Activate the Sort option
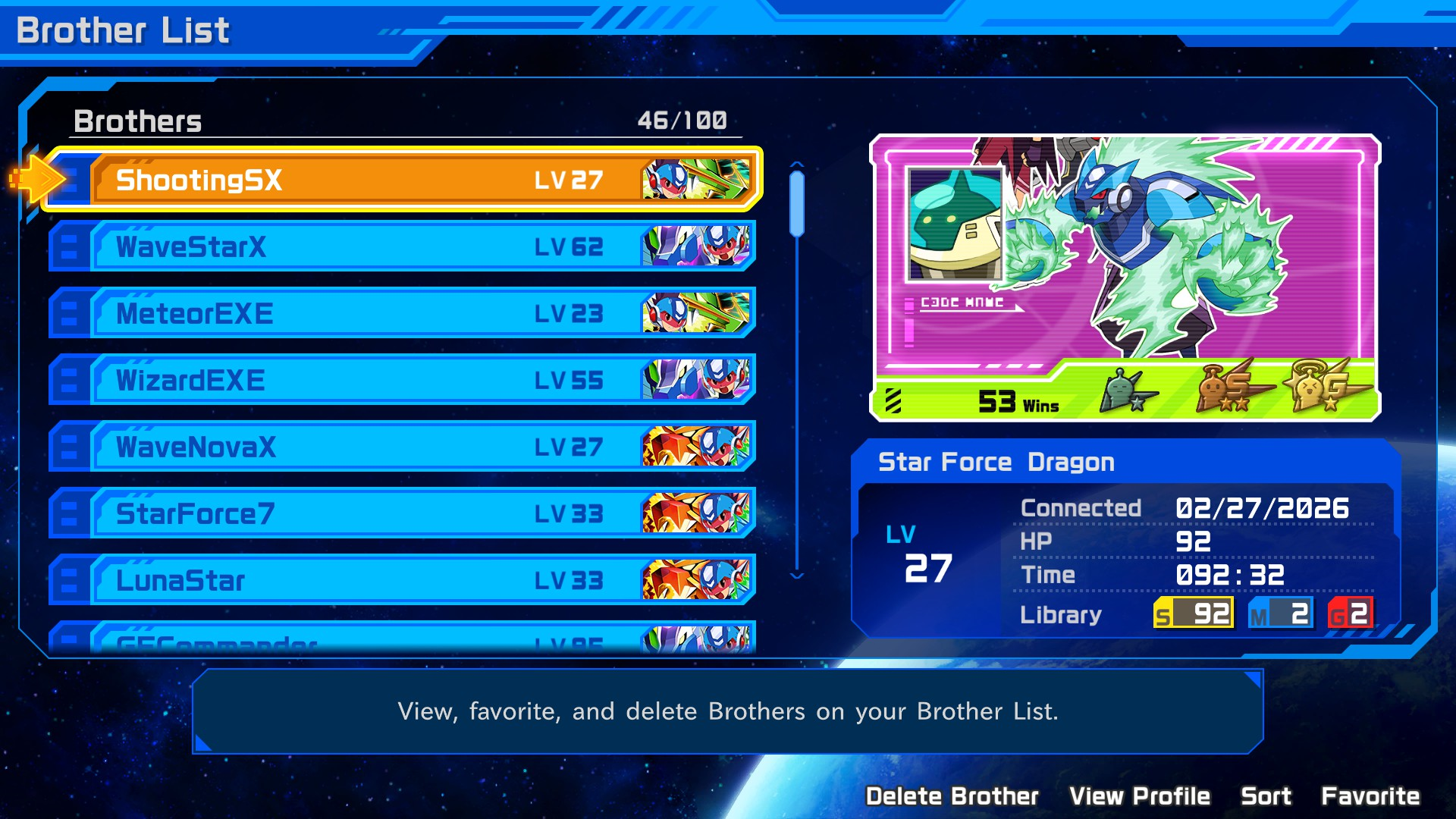The height and width of the screenshot is (819, 1456). coord(1266,796)
